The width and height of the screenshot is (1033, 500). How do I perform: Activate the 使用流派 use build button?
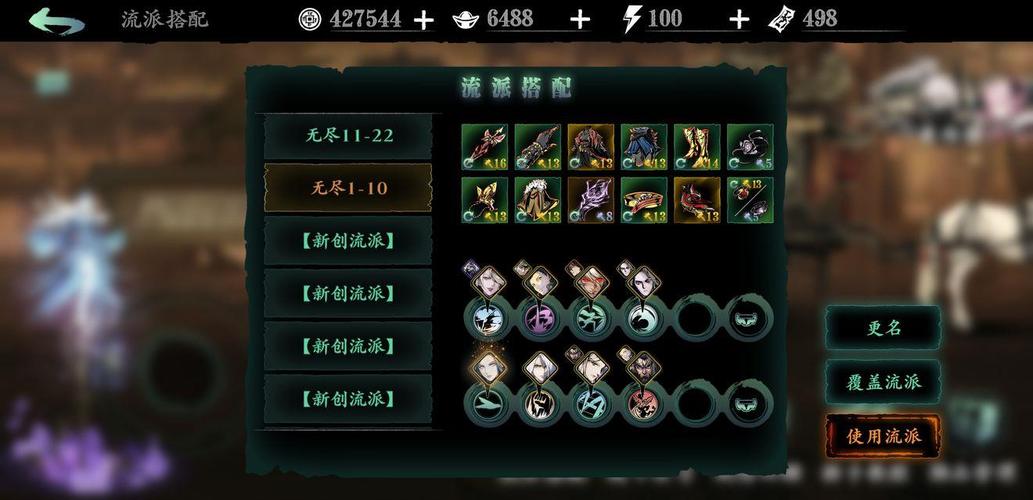883,436
